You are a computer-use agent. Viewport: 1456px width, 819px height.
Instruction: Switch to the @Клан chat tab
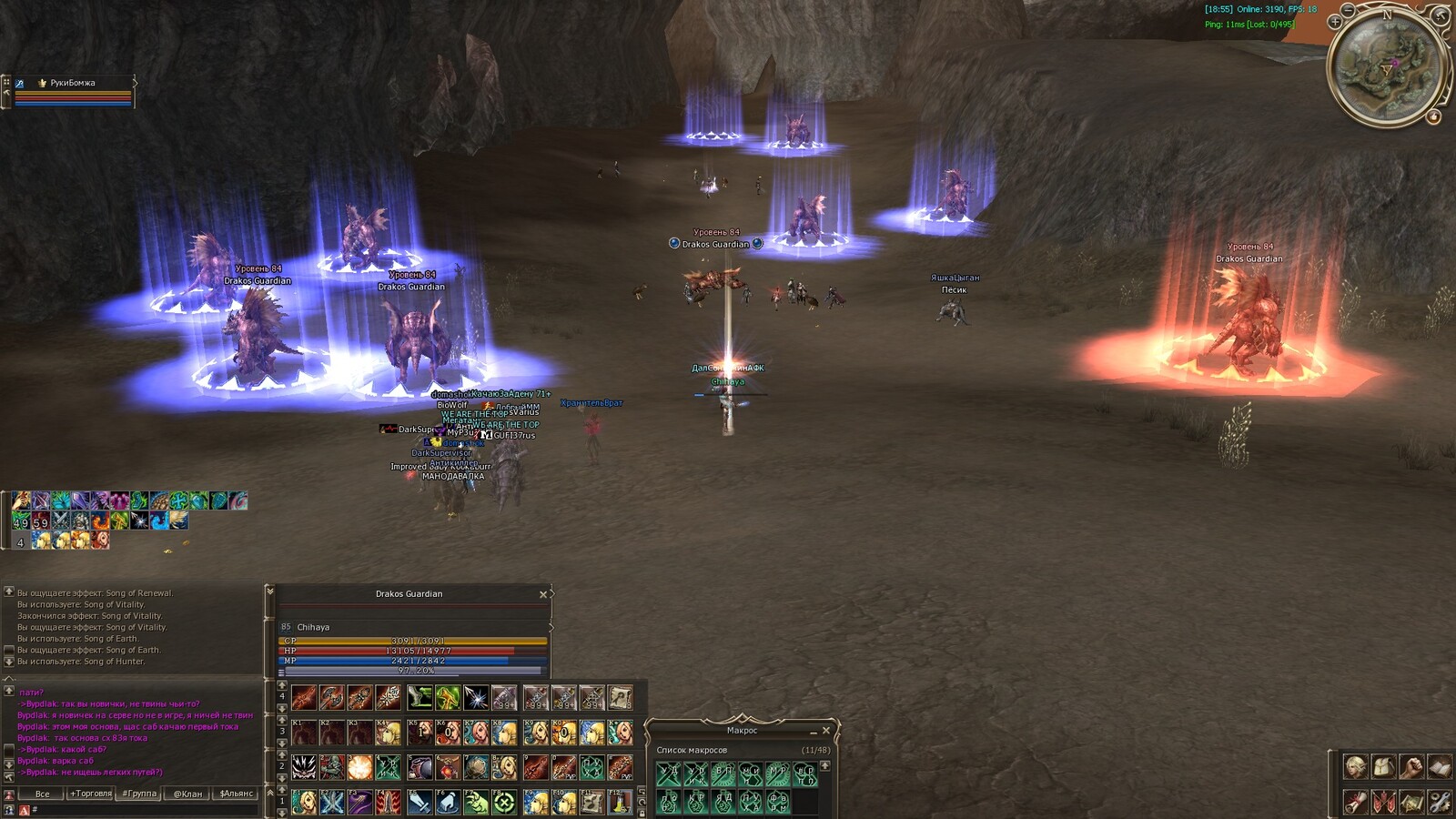(x=187, y=794)
